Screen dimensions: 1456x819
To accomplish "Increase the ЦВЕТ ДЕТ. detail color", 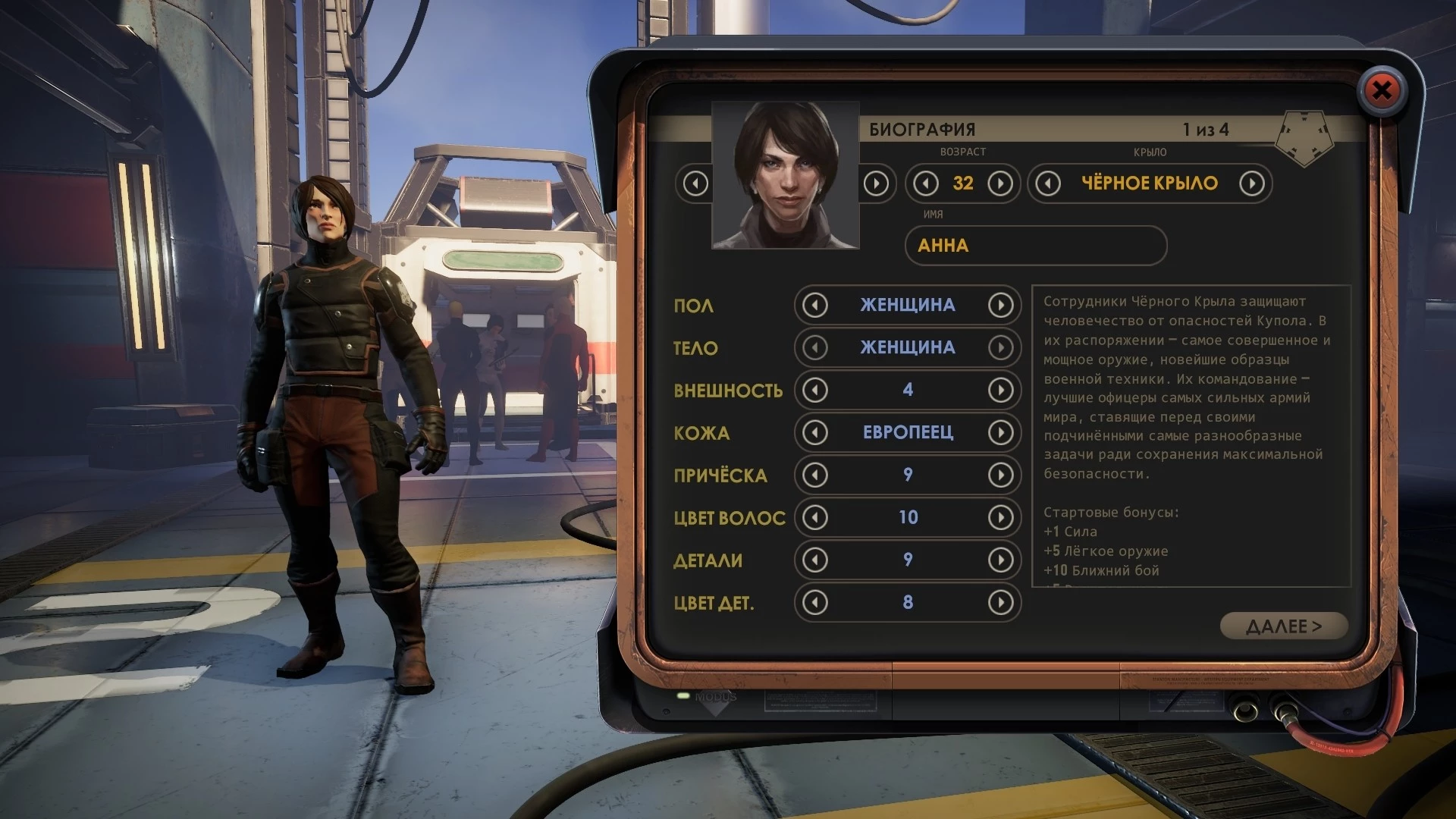I will coord(1000,603).
